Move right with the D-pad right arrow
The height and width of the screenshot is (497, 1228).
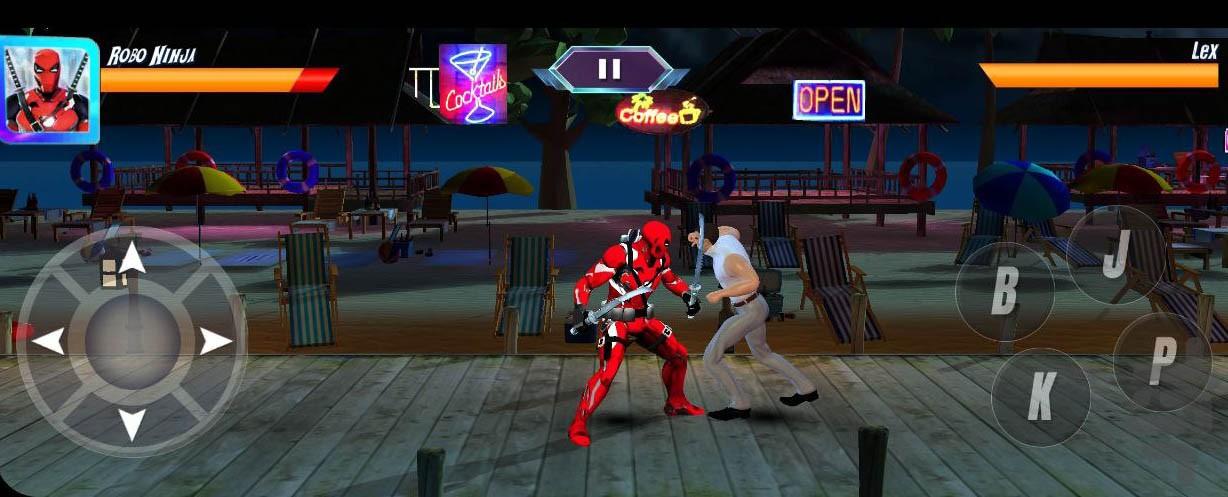216,342
